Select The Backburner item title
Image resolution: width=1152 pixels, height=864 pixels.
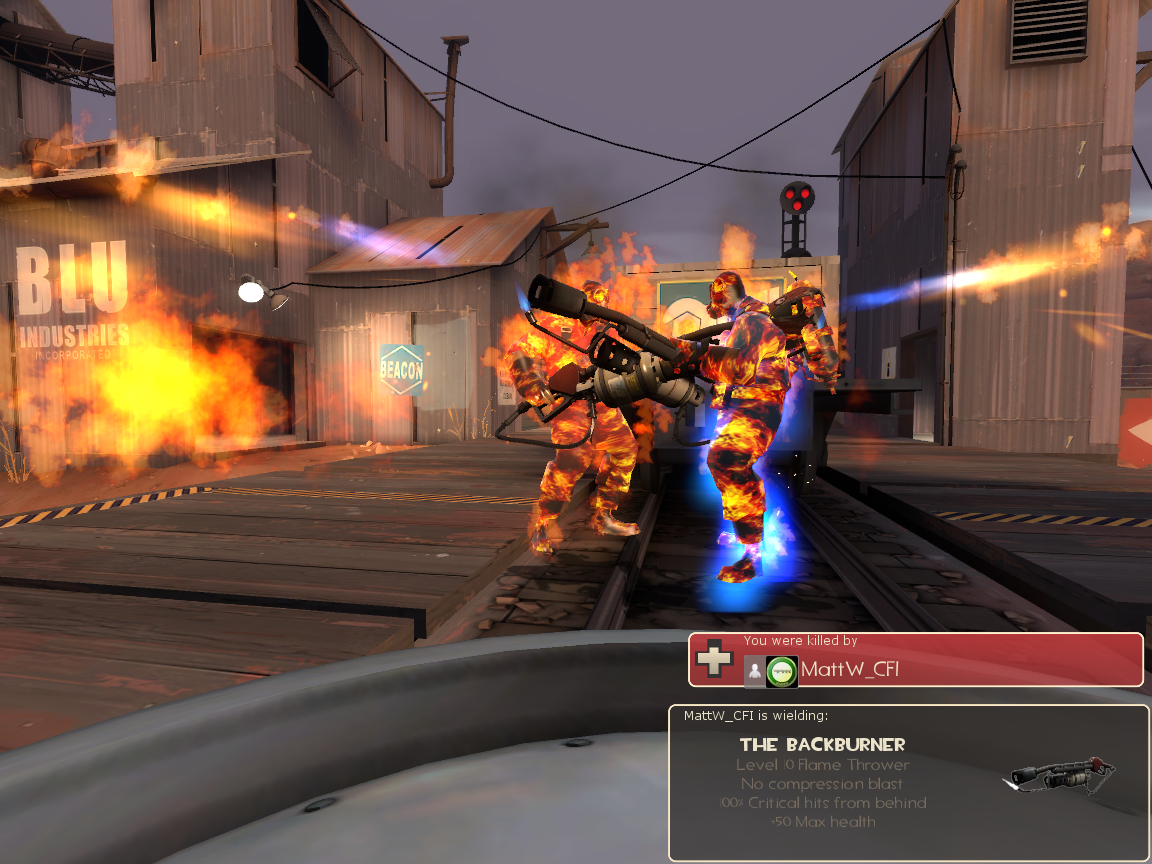click(x=822, y=744)
